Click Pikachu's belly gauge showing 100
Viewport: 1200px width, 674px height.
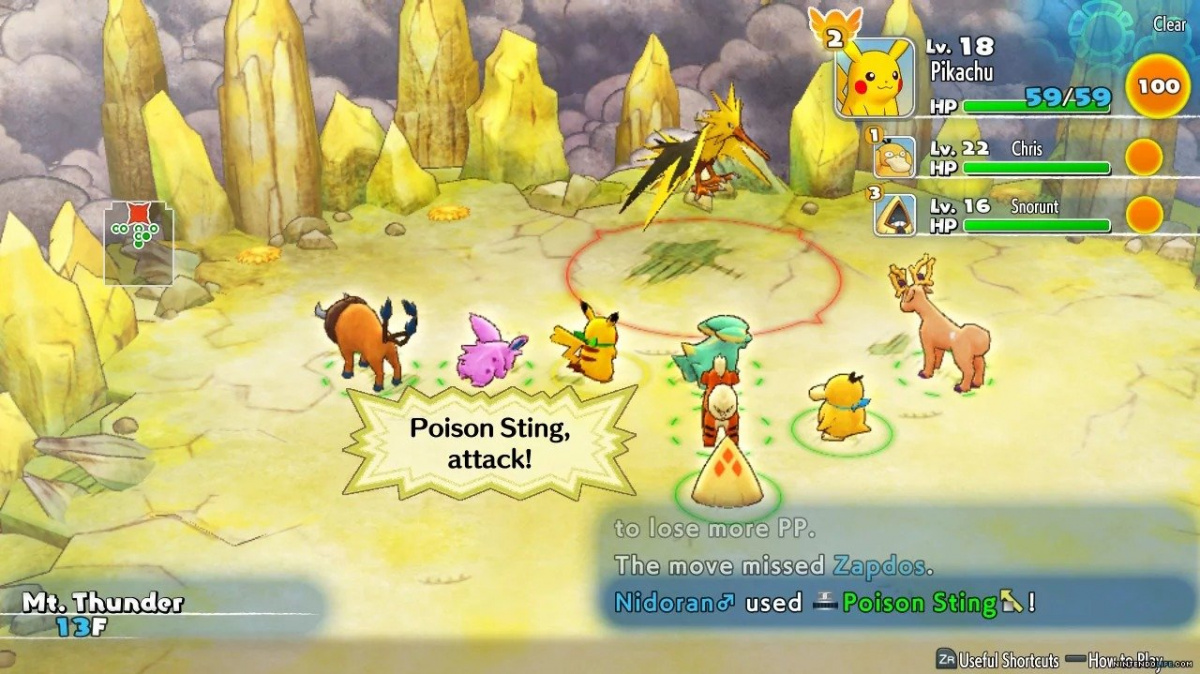point(1157,86)
